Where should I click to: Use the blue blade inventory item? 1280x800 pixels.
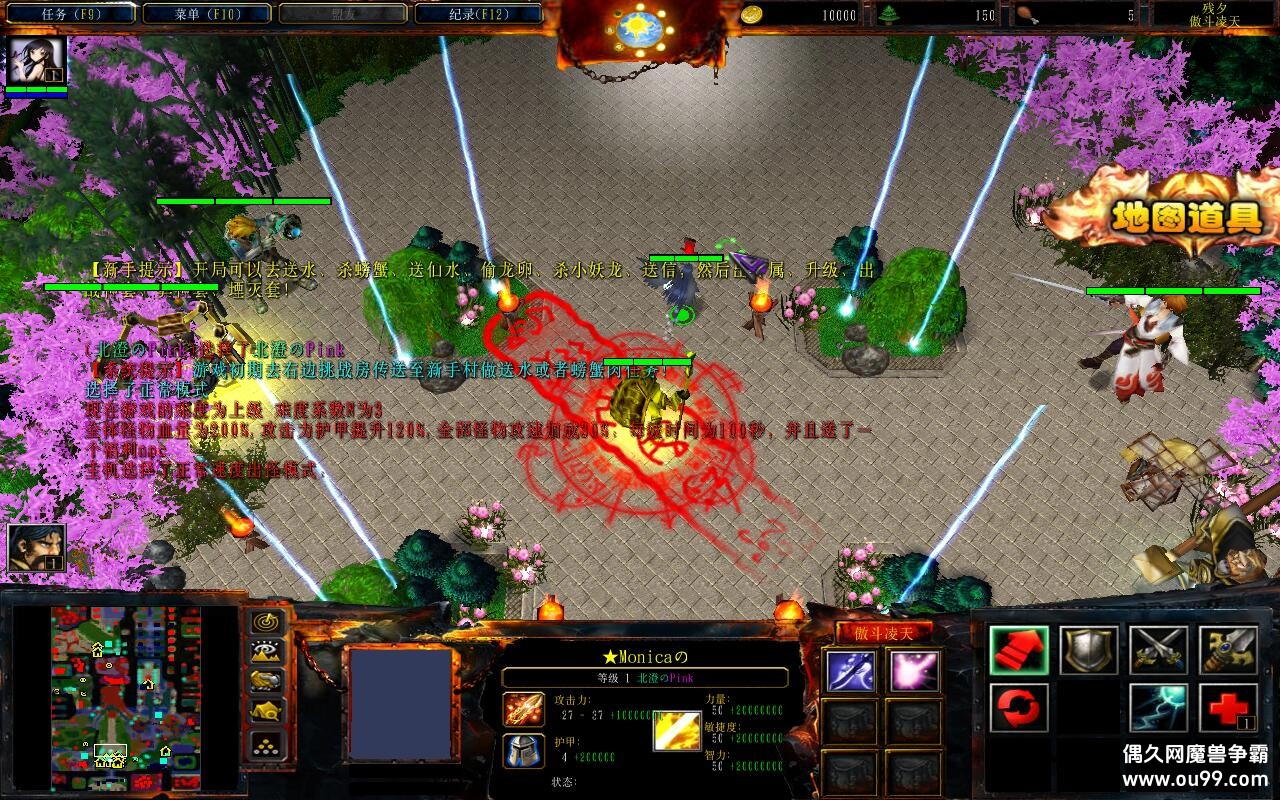(x=850, y=671)
